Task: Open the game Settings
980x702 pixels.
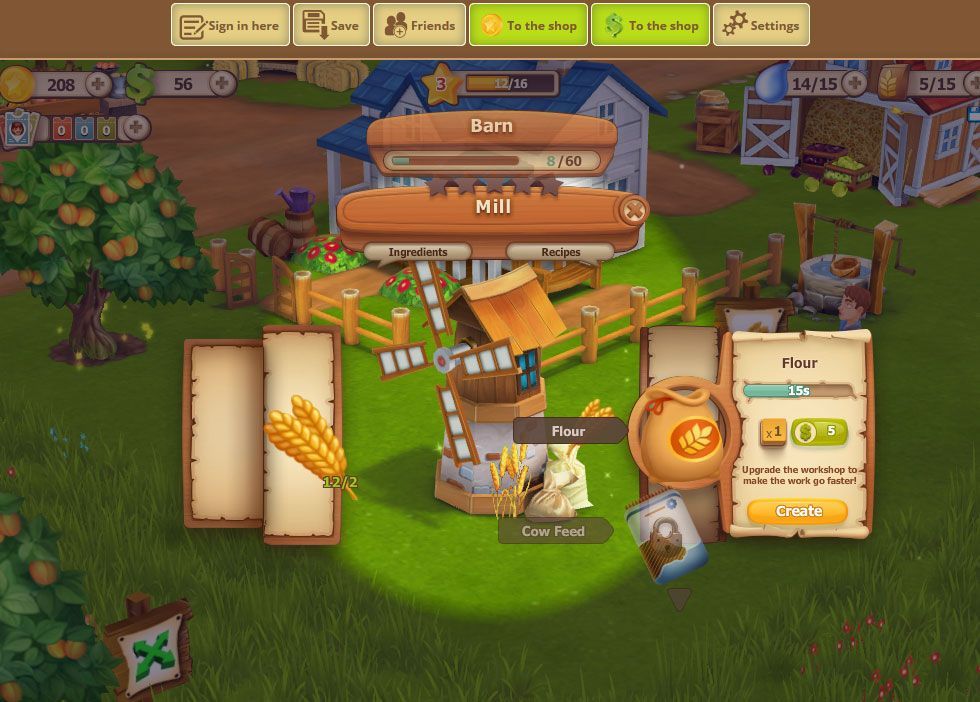Action: [761, 25]
